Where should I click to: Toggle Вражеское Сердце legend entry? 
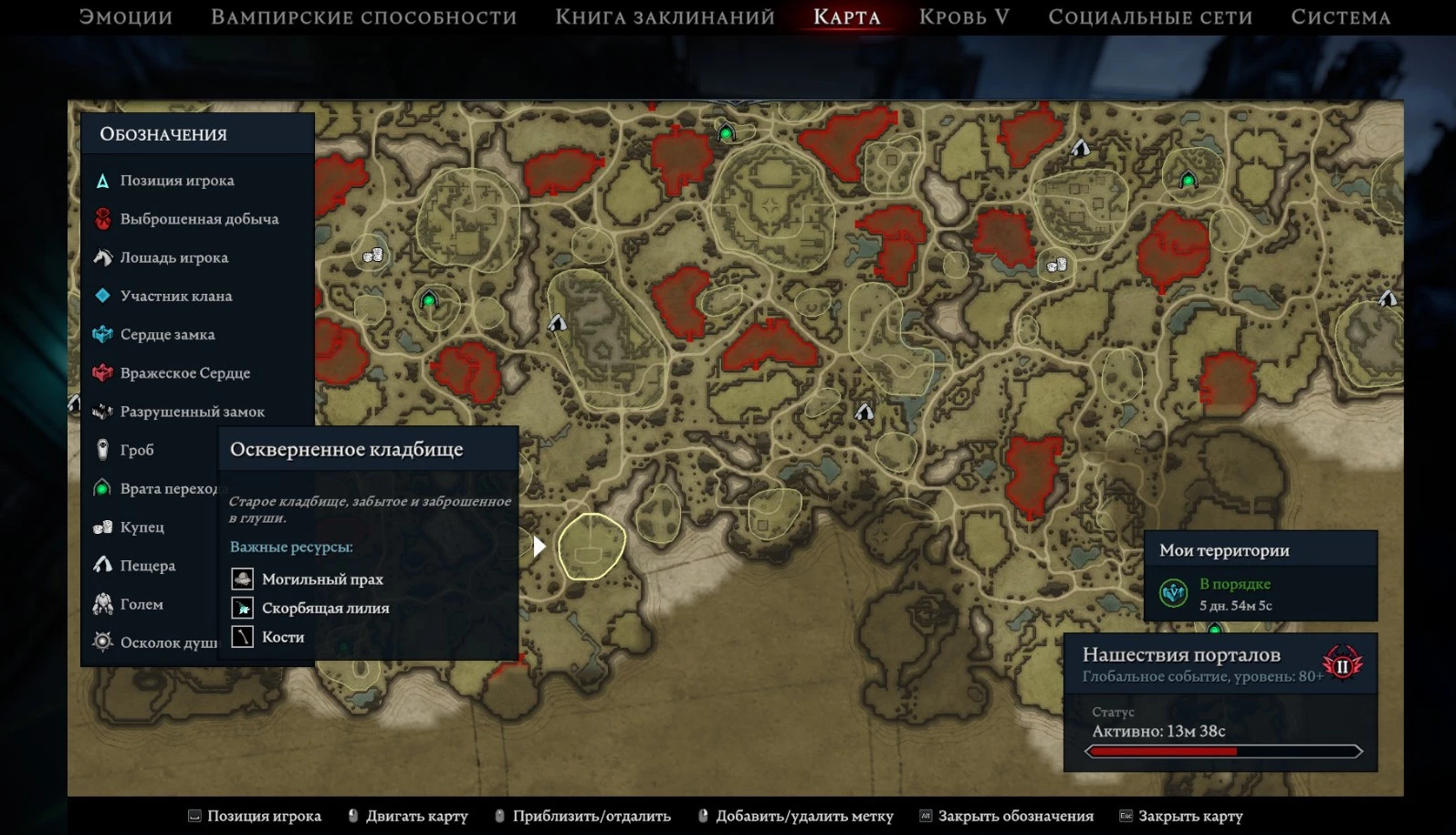[184, 373]
